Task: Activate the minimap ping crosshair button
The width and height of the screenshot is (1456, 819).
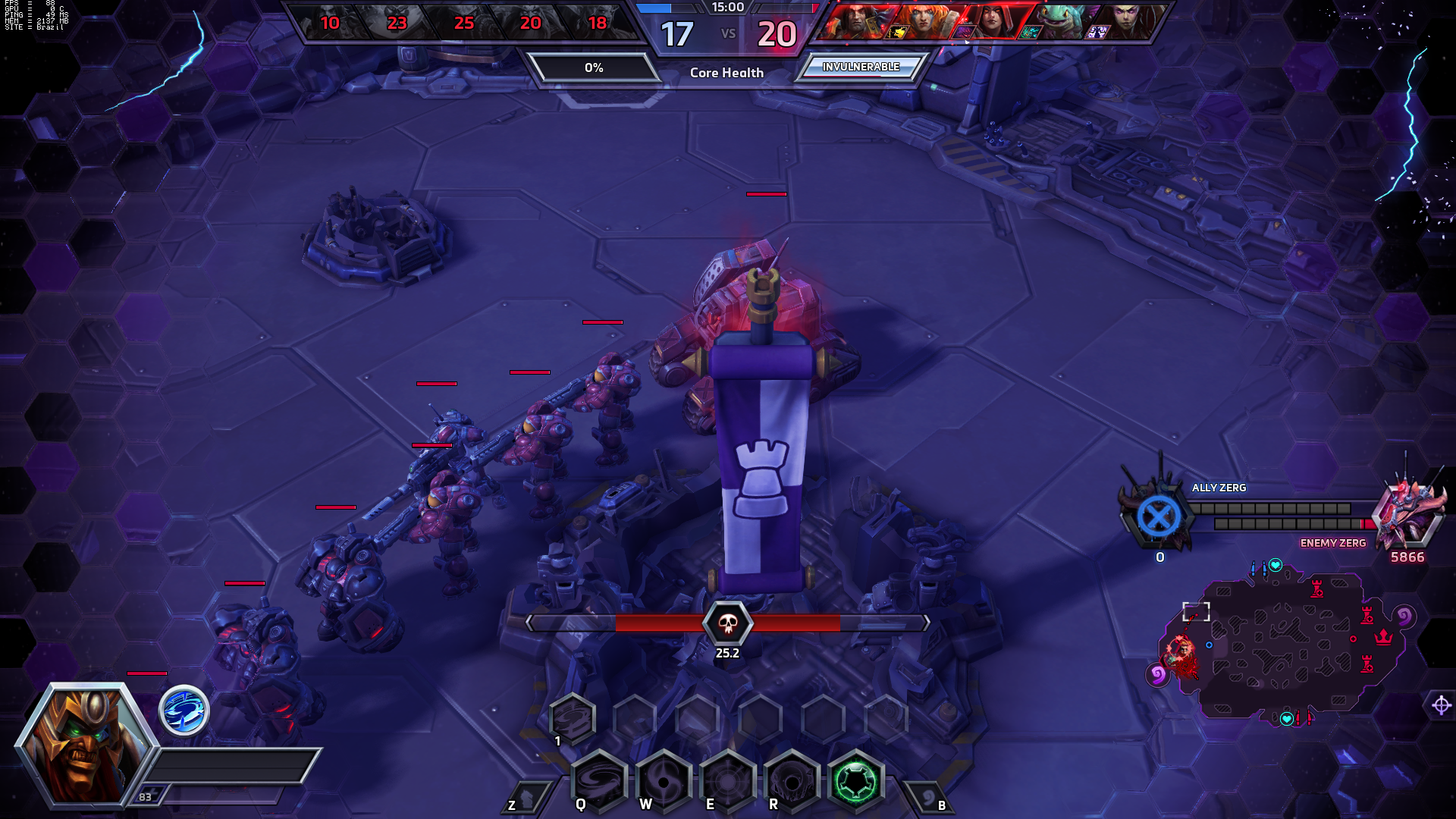Action: click(1441, 705)
